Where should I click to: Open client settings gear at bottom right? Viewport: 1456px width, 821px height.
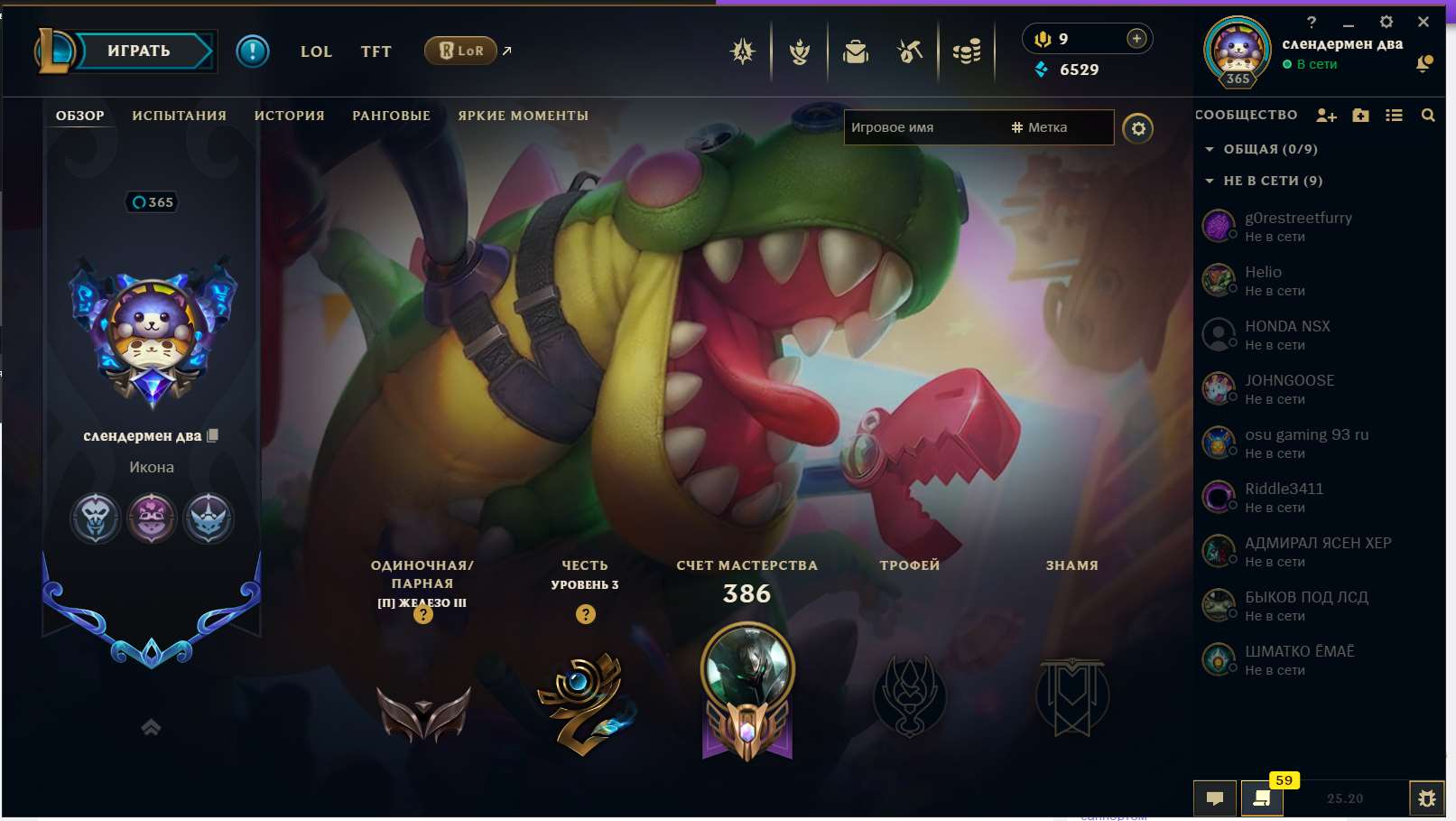(x=1426, y=798)
